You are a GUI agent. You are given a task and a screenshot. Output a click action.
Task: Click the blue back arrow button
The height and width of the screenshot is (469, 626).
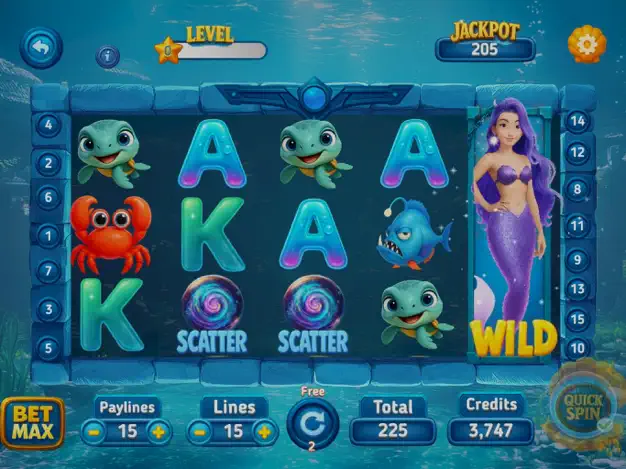tap(41, 47)
